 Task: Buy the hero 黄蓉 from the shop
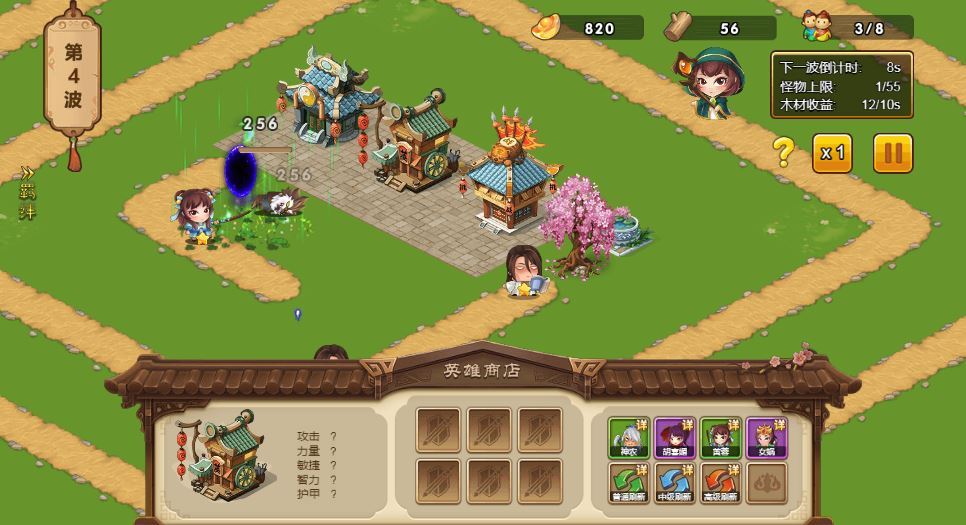(x=720, y=438)
